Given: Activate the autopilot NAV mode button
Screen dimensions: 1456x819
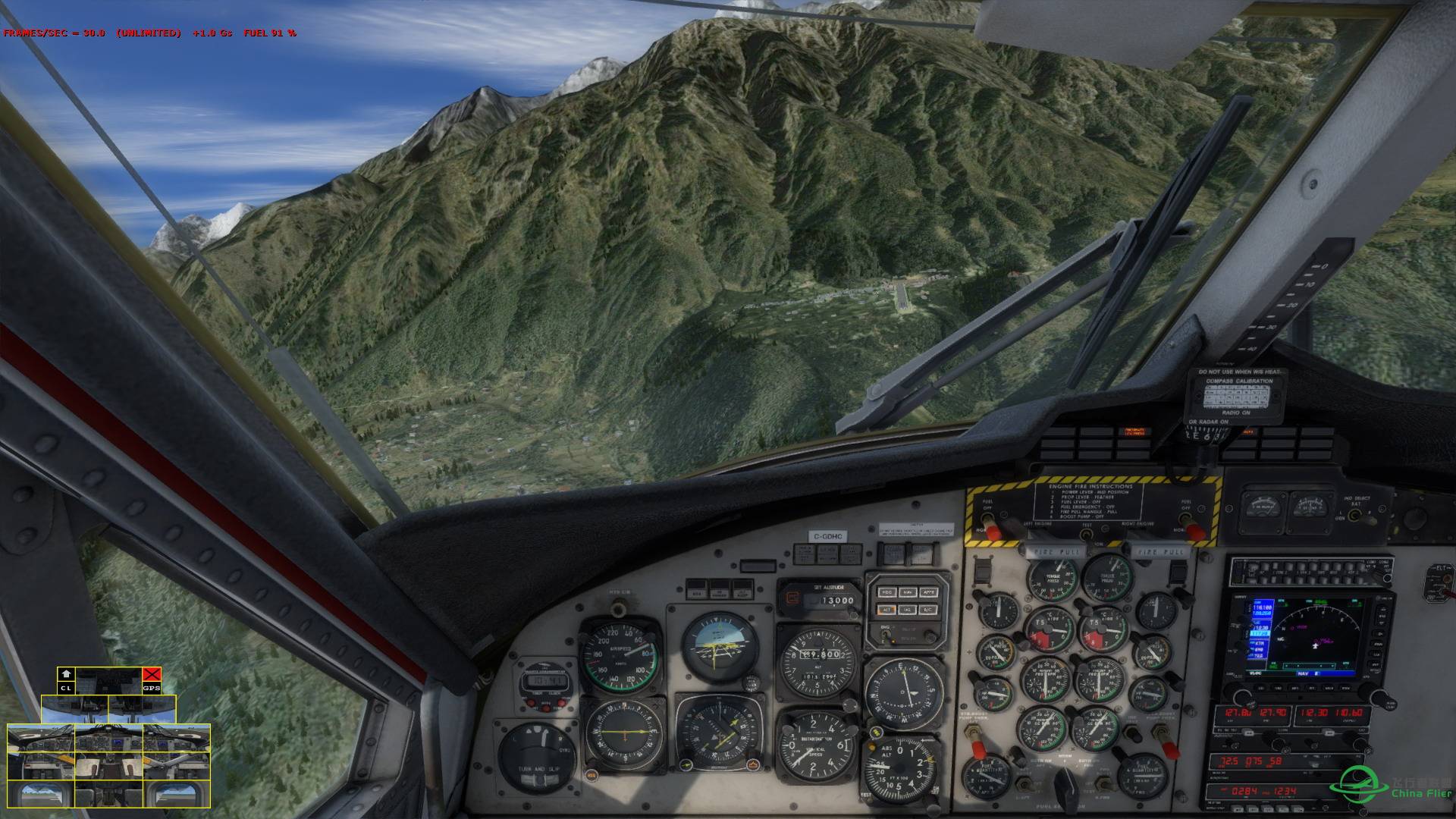Looking at the screenshot, I should [907, 592].
